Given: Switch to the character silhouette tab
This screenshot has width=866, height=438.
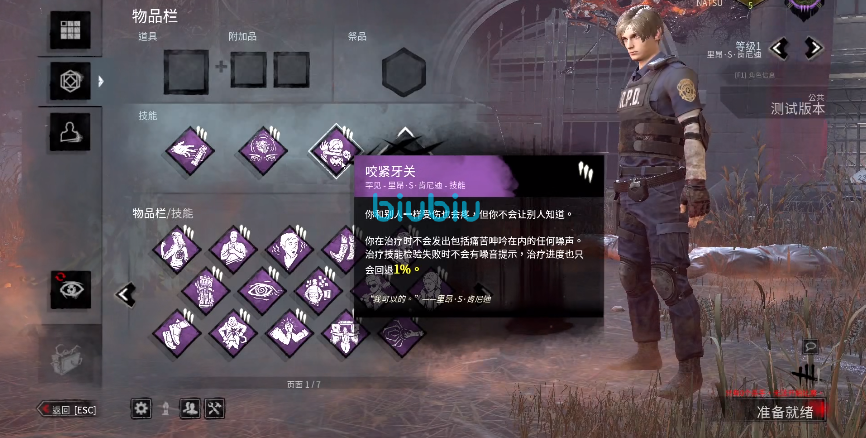Looking at the screenshot, I should [70, 130].
